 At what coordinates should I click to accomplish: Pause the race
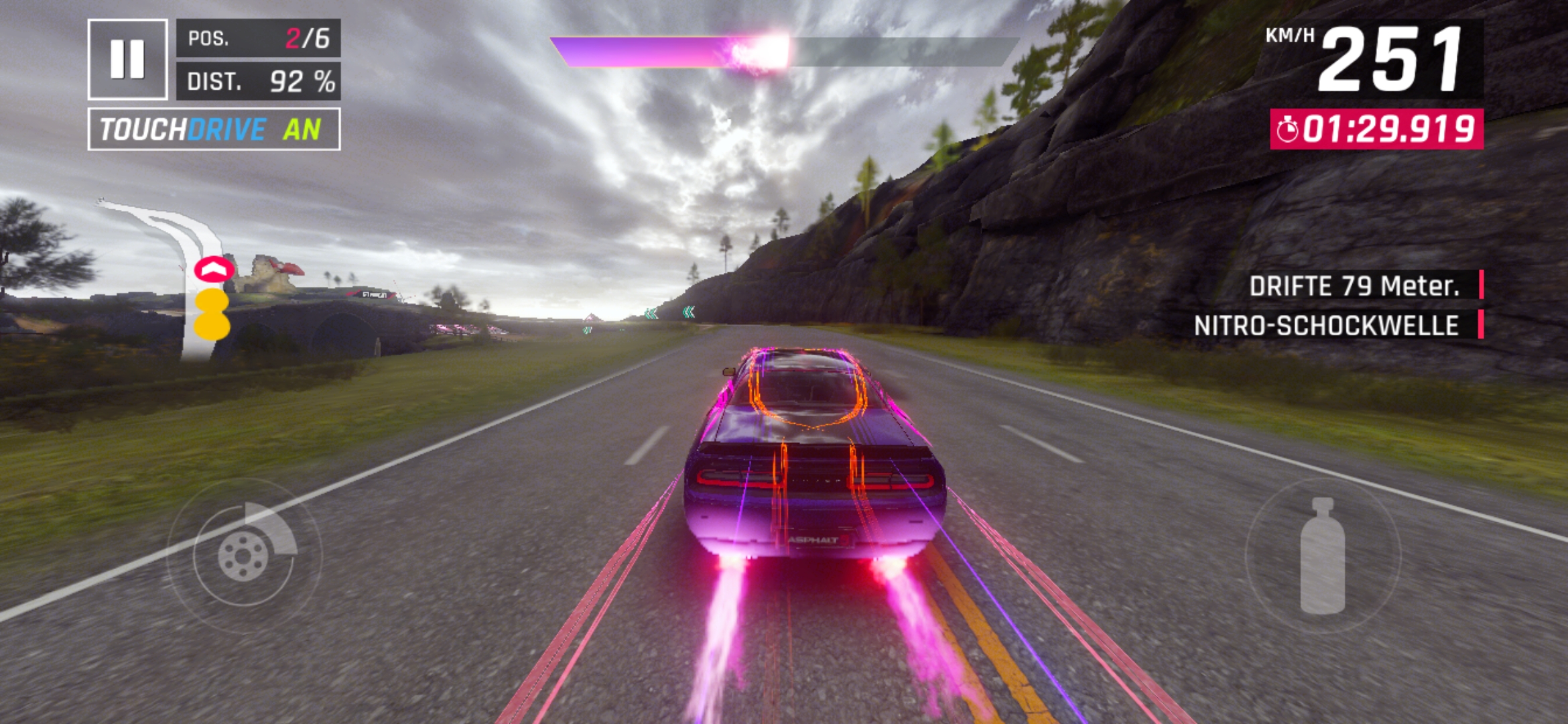coord(127,59)
